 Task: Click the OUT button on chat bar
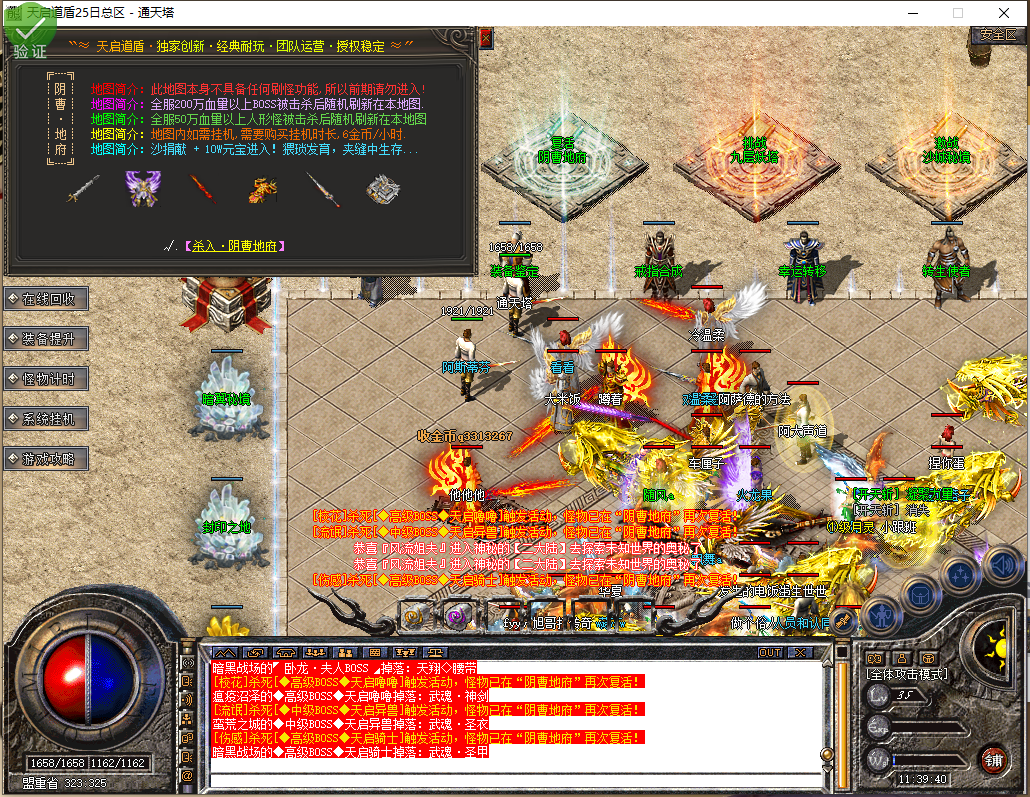coord(770,652)
